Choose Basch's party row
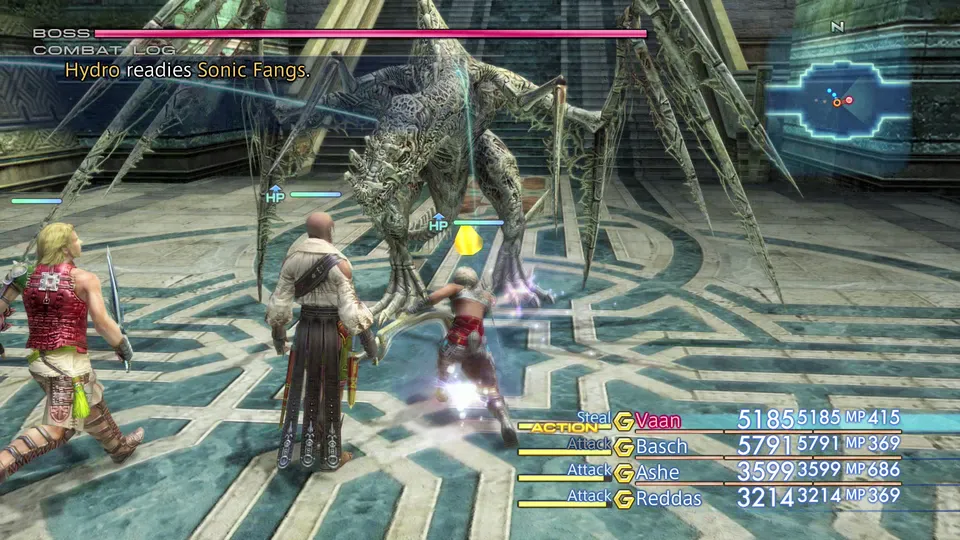The image size is (960, 540). (x=663, y=446)
